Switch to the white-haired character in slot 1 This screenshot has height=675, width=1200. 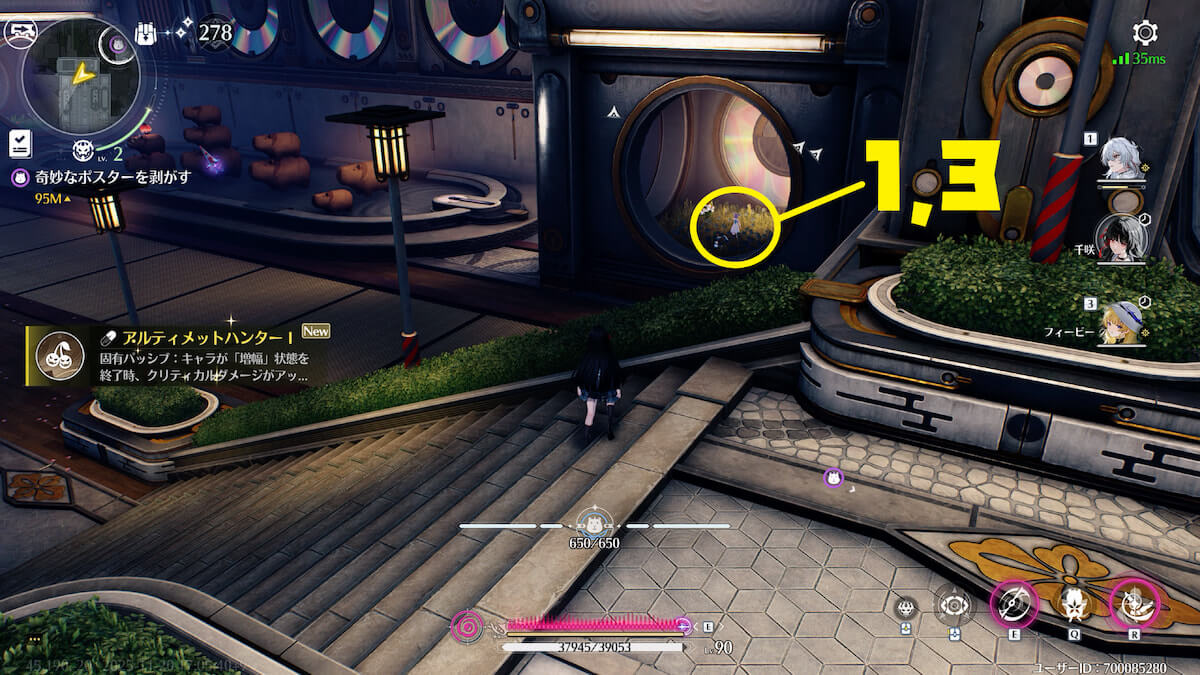[x=1122, y=160]
